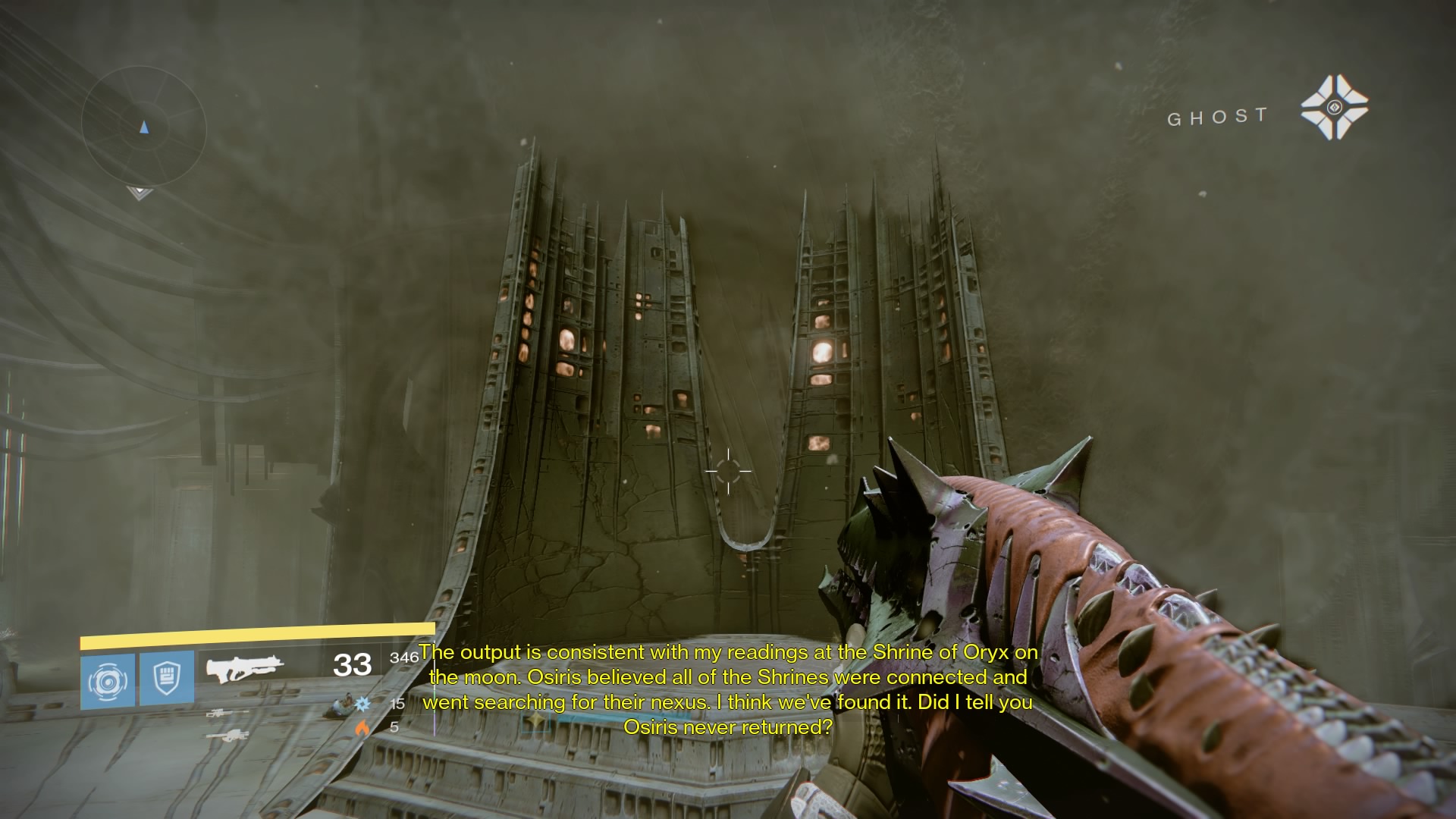The image size is (1456, 819).
Task: Click the circular radar in the corner
Action: (x=143, y=127)
